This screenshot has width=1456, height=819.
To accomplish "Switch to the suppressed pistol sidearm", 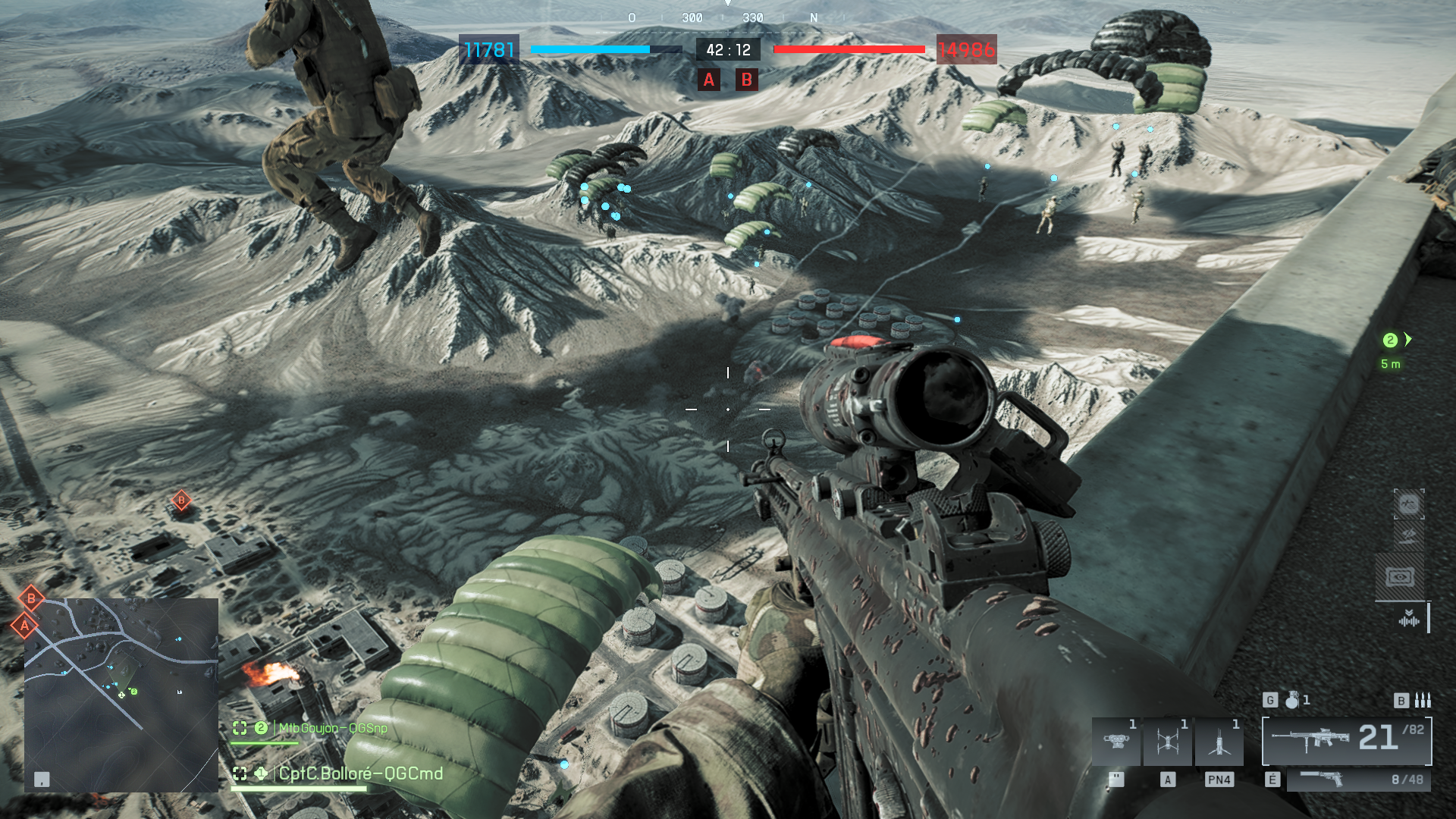I will pos(1357,780).
